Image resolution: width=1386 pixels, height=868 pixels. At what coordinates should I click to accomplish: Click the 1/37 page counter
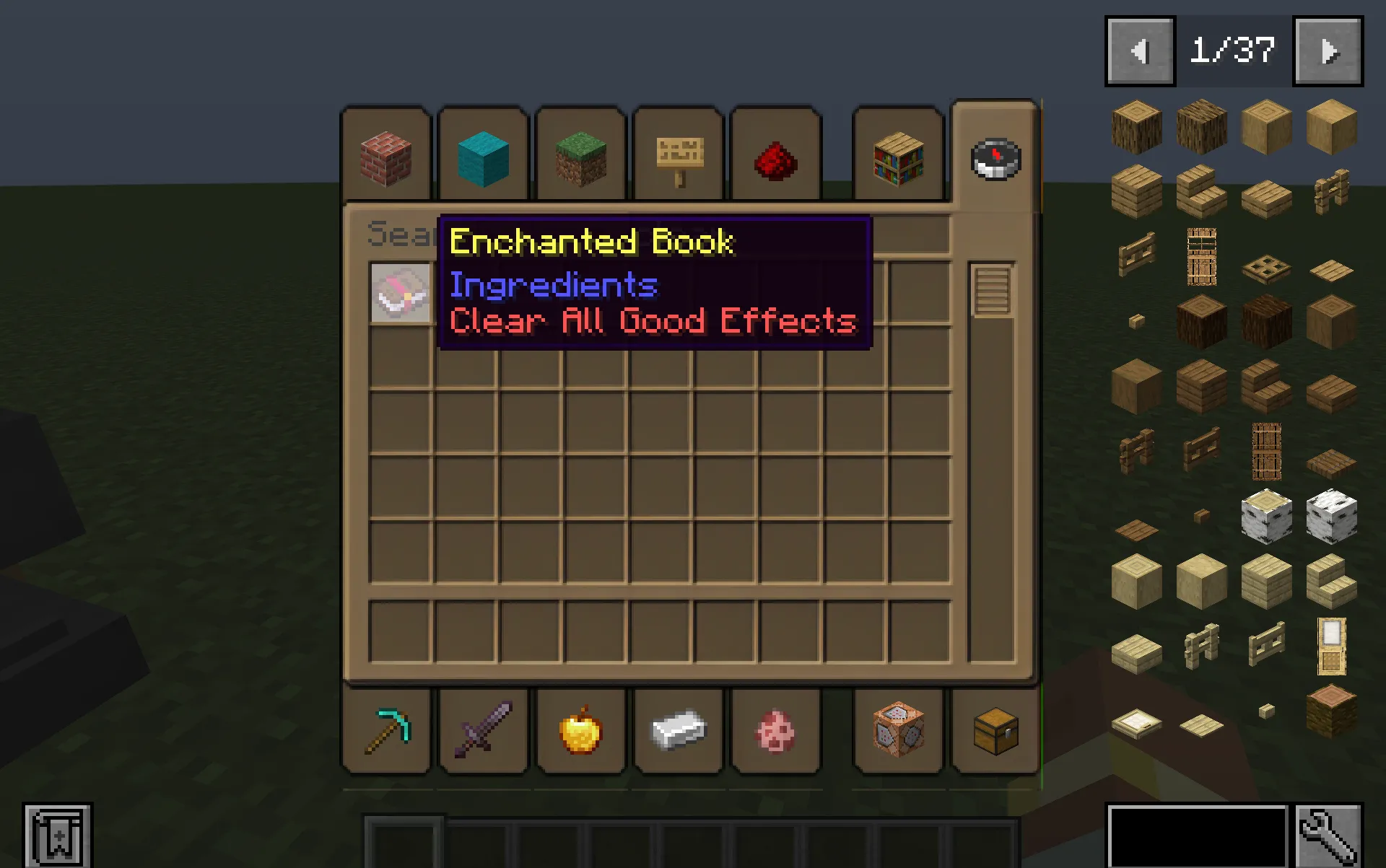coord(1234,51)
